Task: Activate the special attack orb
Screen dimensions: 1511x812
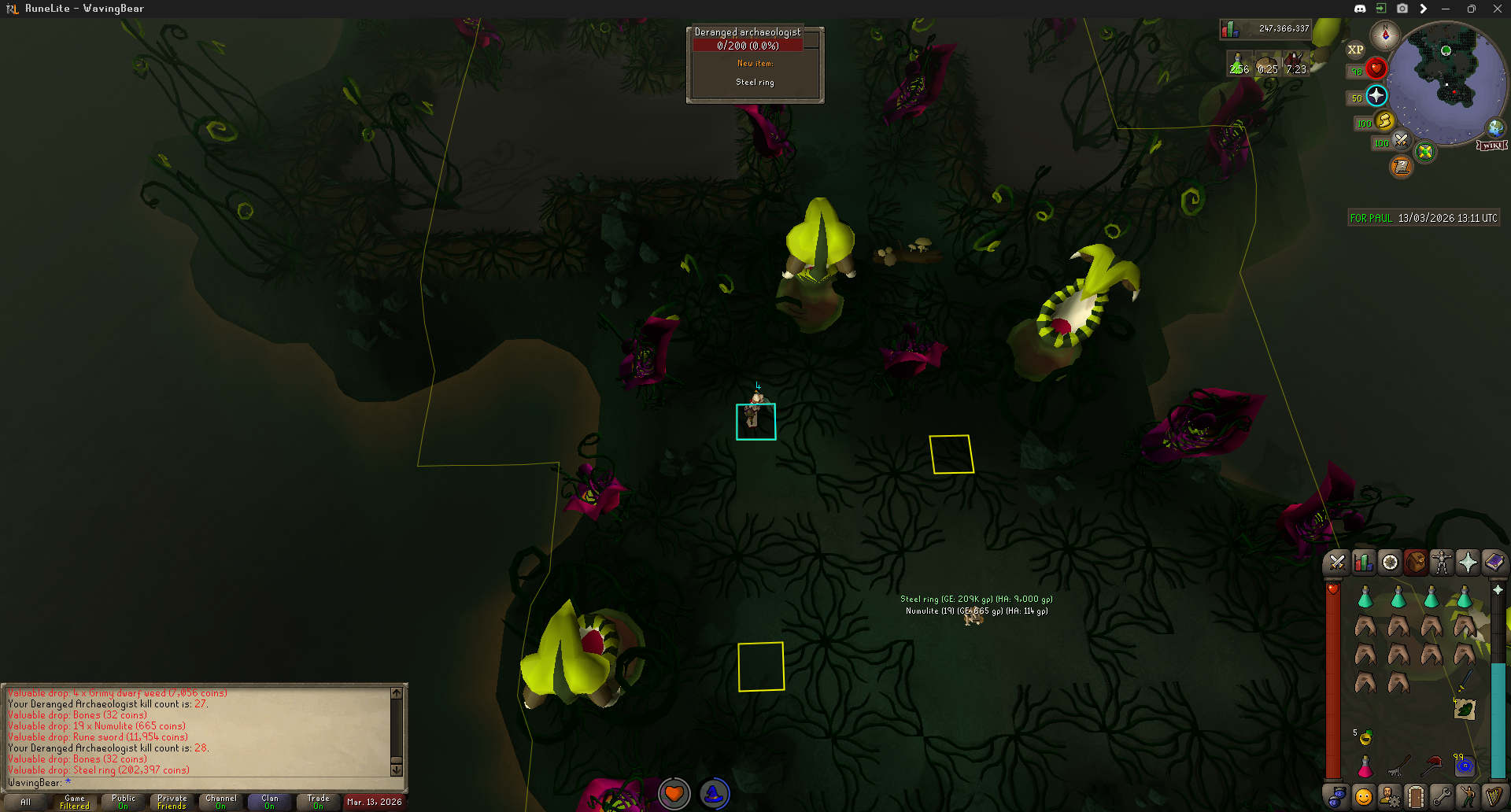Action: pos(1402,141)
